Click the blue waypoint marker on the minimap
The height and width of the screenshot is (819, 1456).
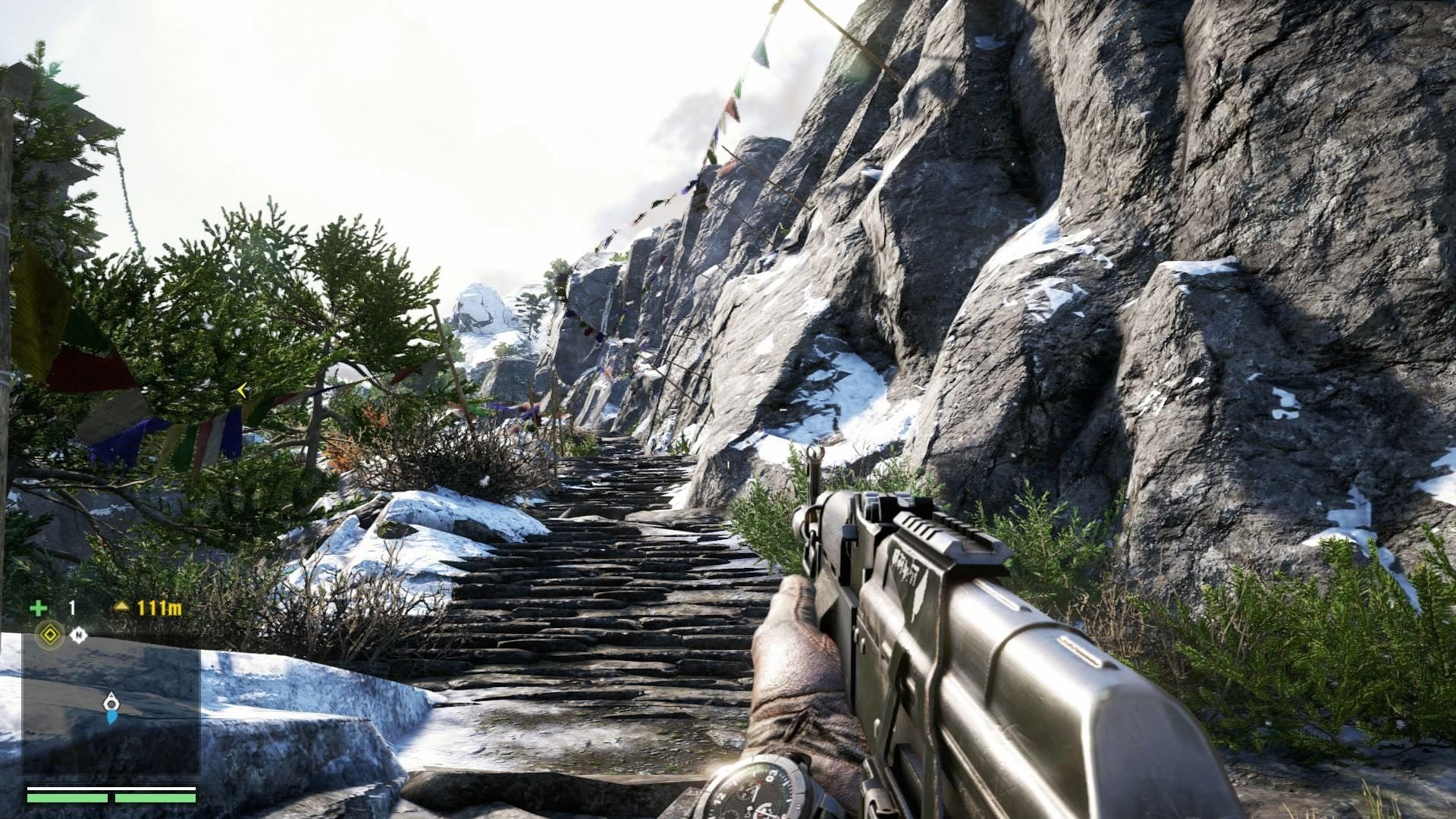(x=111, y=718)
